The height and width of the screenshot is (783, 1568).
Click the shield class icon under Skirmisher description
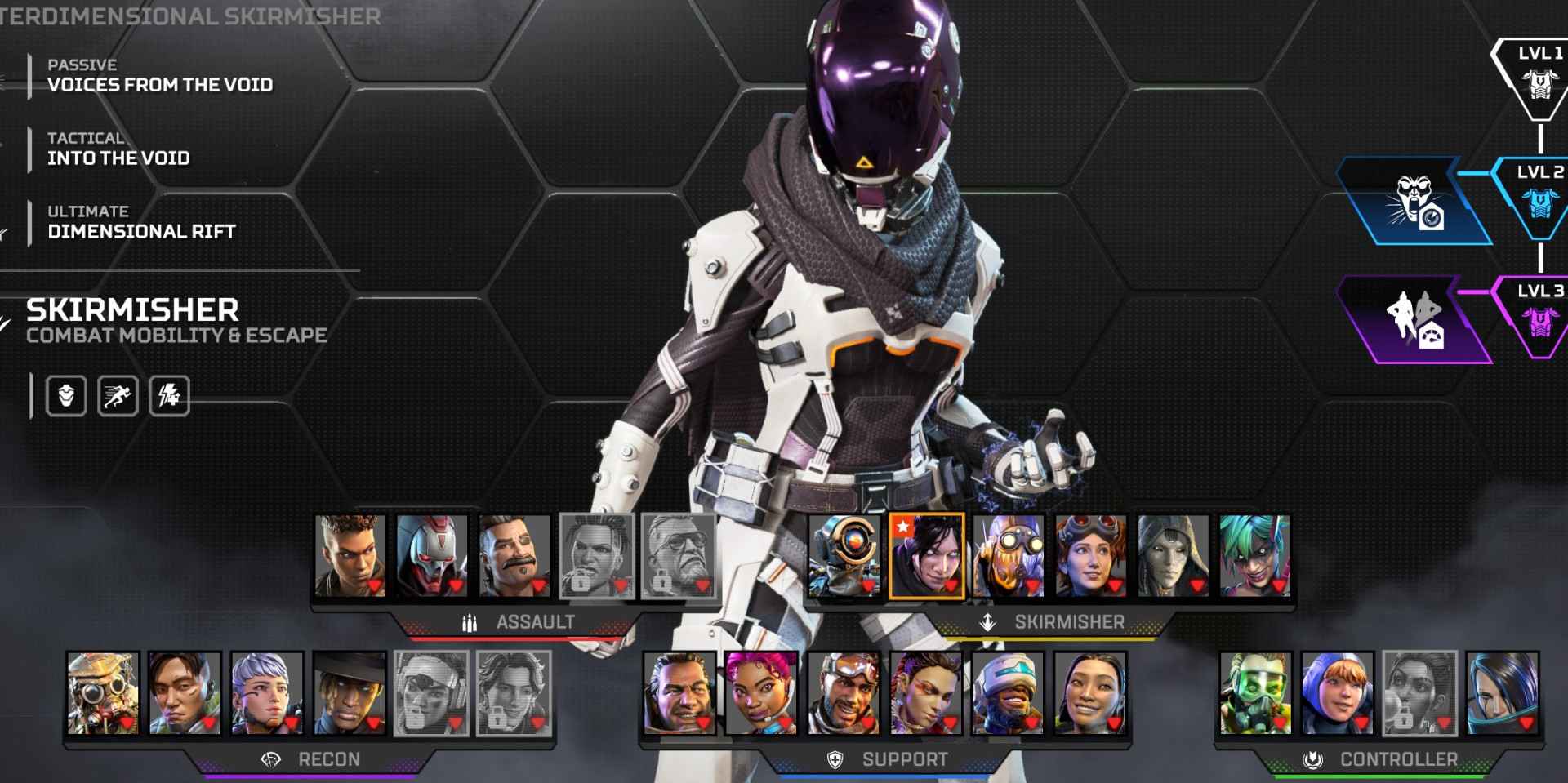65,396
